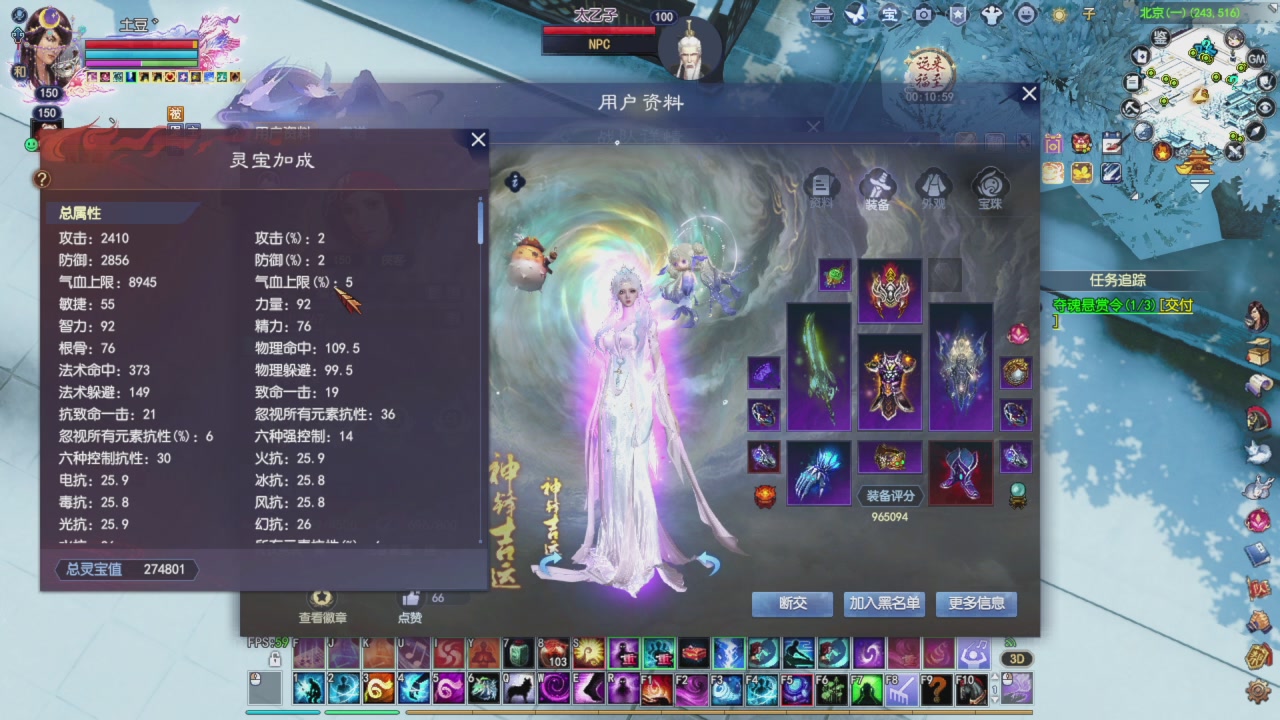
Task: Toggle the 3D view button above the hotbar
Action: (x=1017, y=659)
